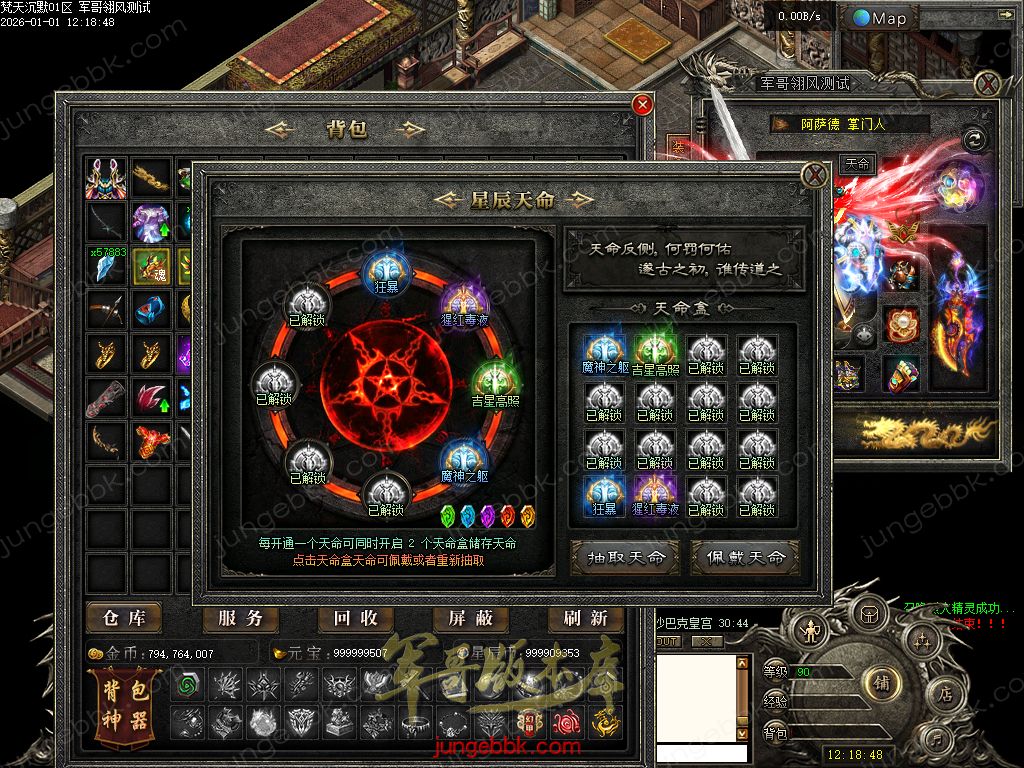Click the 抽取天命 draw button
This screenshot has width=1024, height=768.
[625, 557]
